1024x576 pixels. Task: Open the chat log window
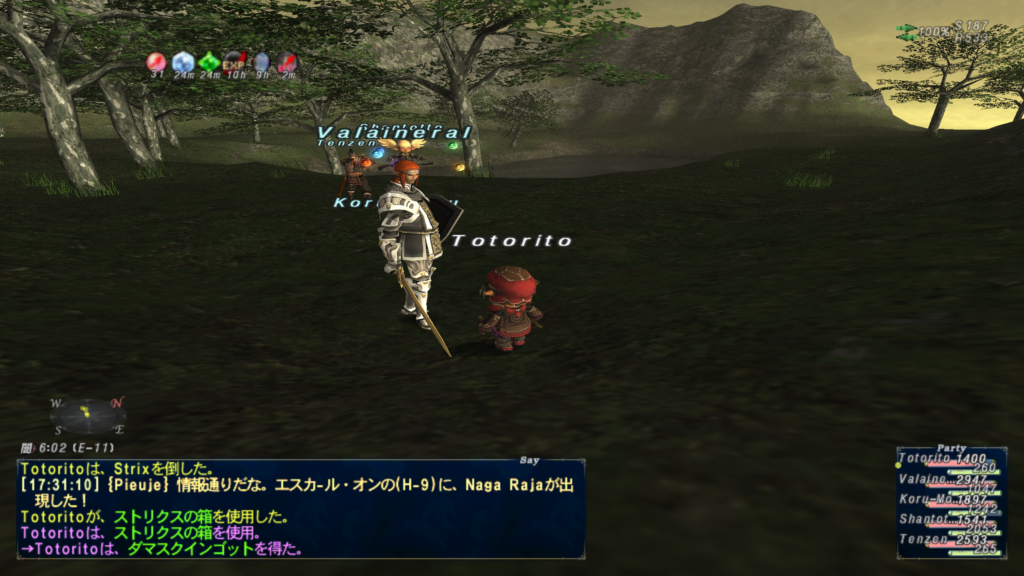tap(300, 508)
